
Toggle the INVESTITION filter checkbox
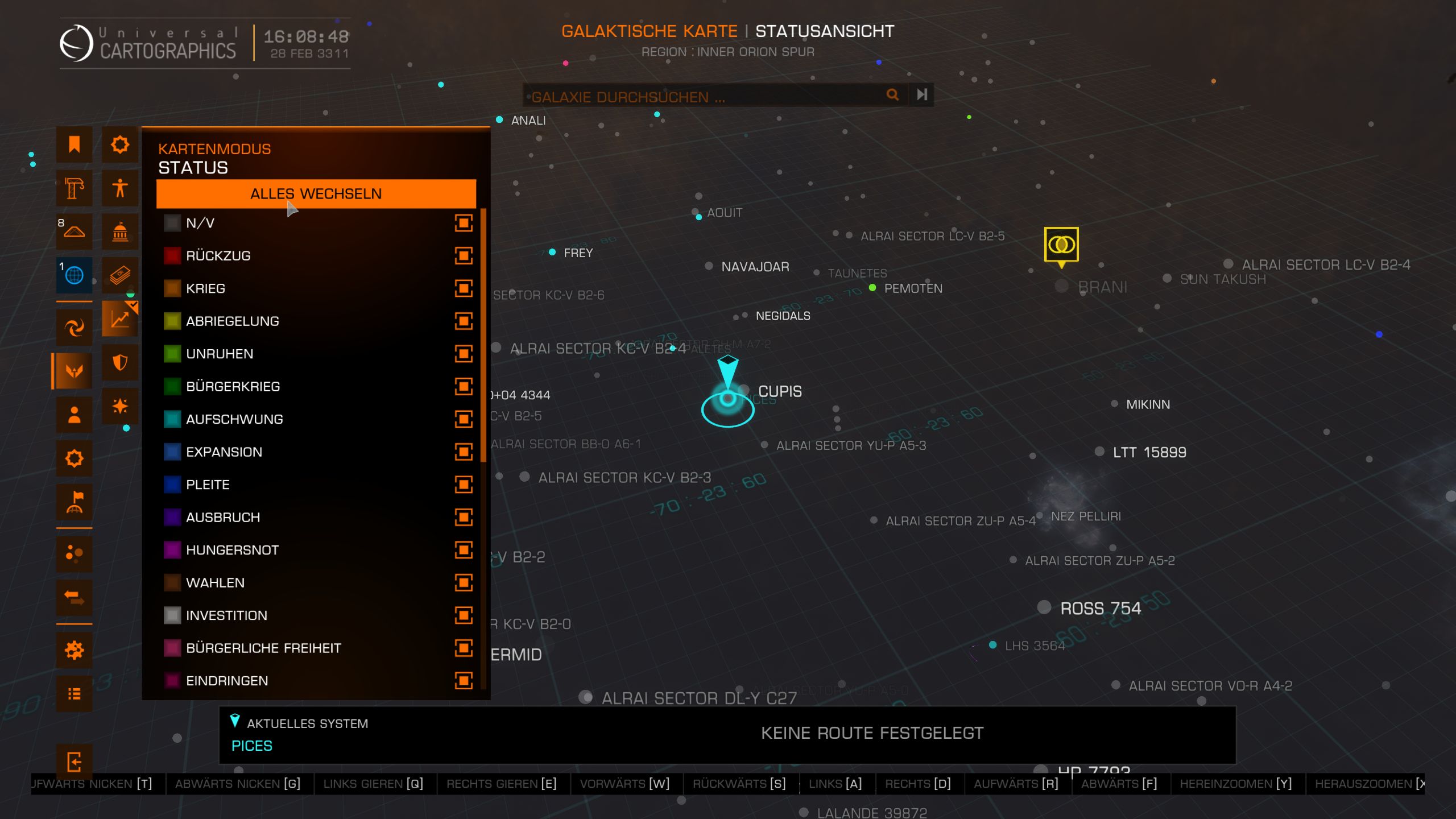point(464,615)
